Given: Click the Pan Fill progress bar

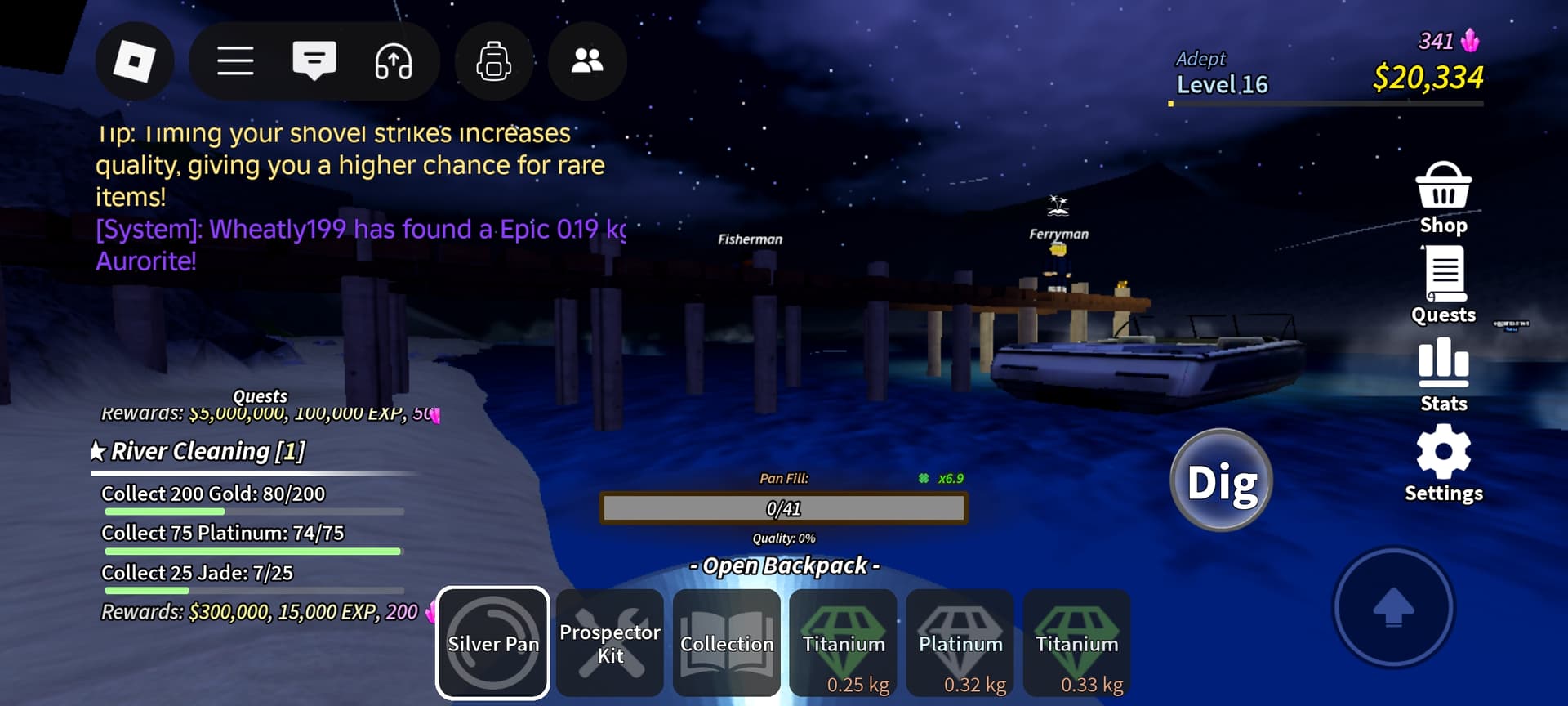Looking at the screenshot, I should click(782, 507).
